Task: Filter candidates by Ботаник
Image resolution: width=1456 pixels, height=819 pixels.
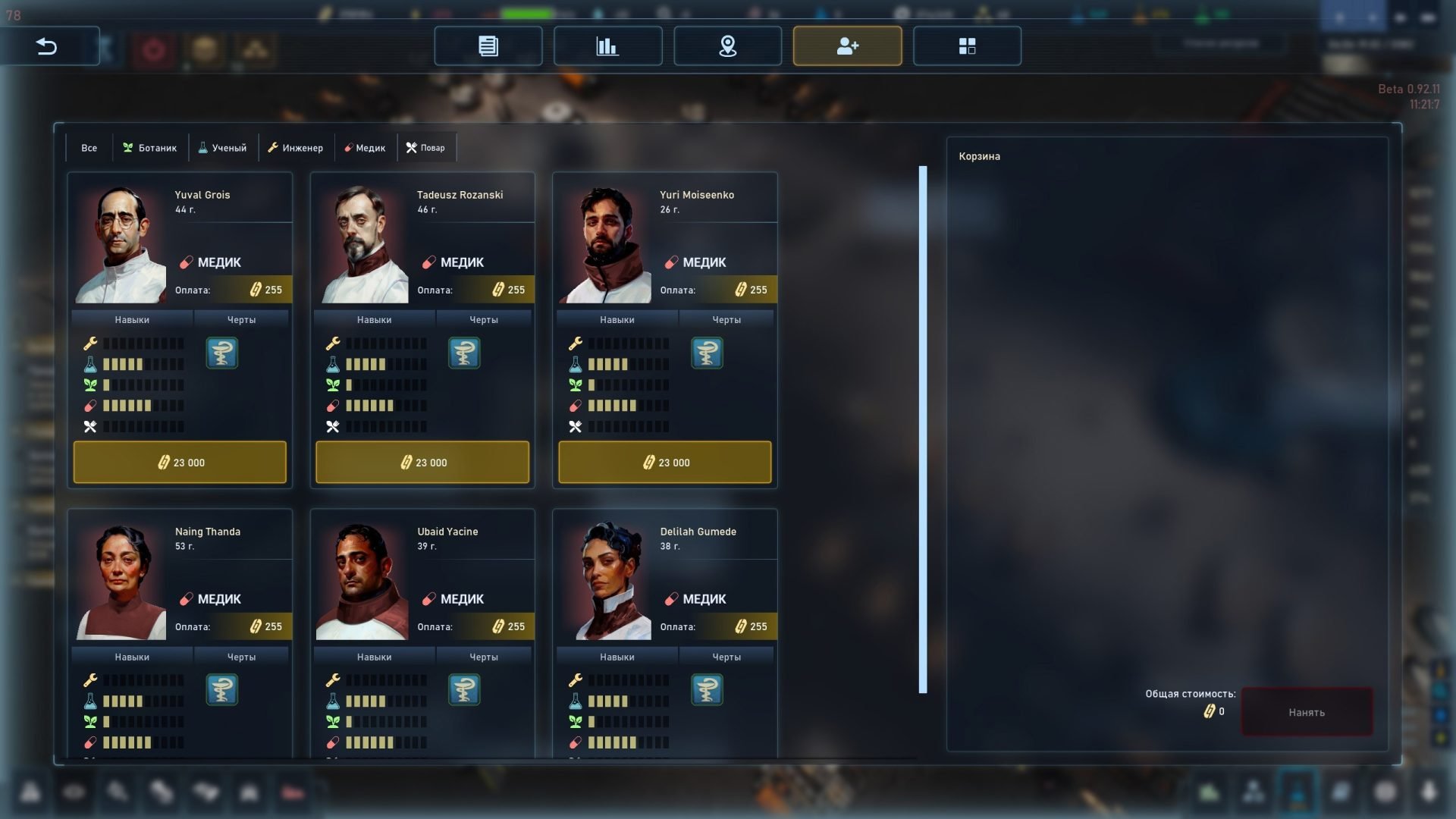Action: (150, 148)
